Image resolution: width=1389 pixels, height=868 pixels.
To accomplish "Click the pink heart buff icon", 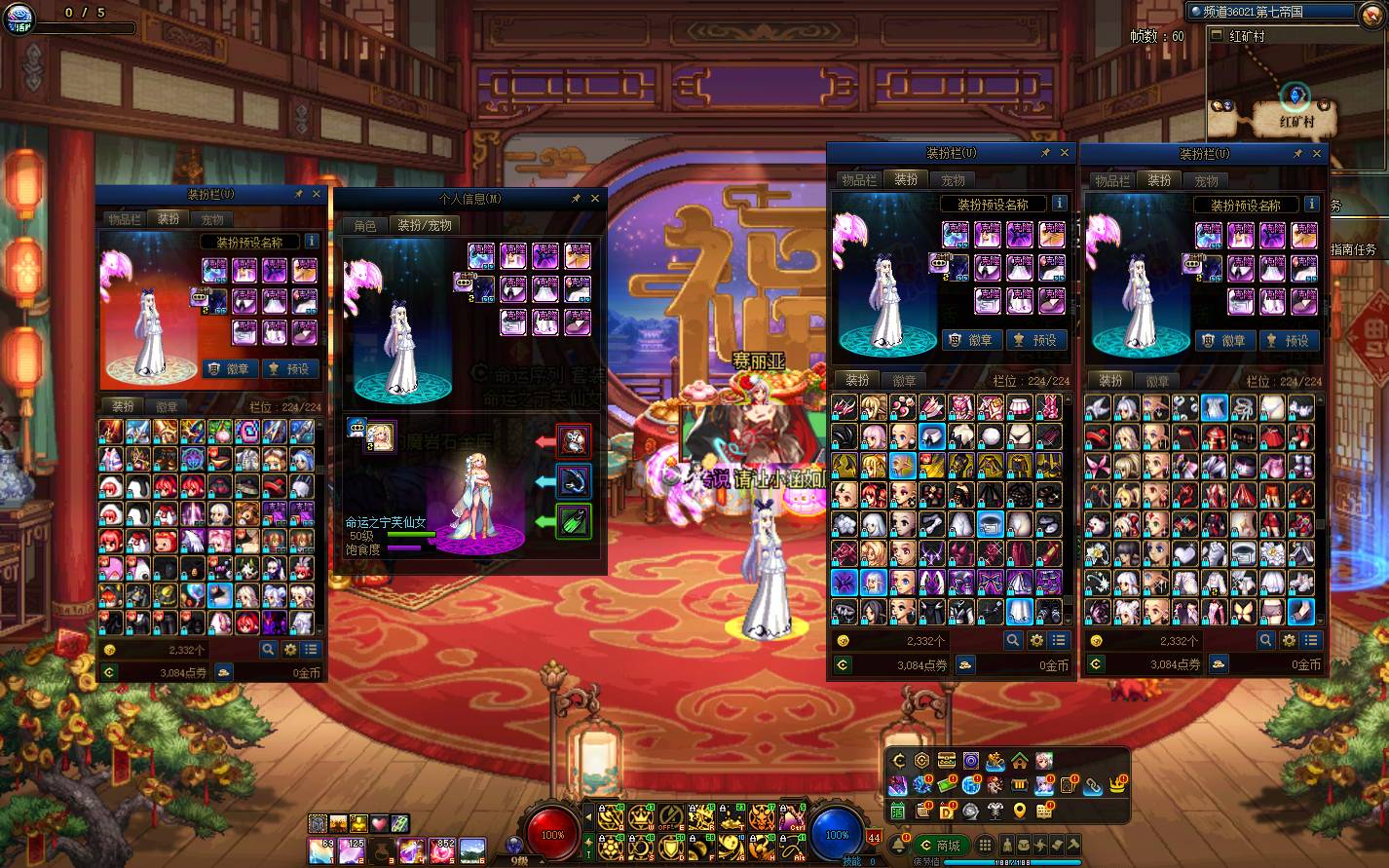I will click(x=379, y=824).
